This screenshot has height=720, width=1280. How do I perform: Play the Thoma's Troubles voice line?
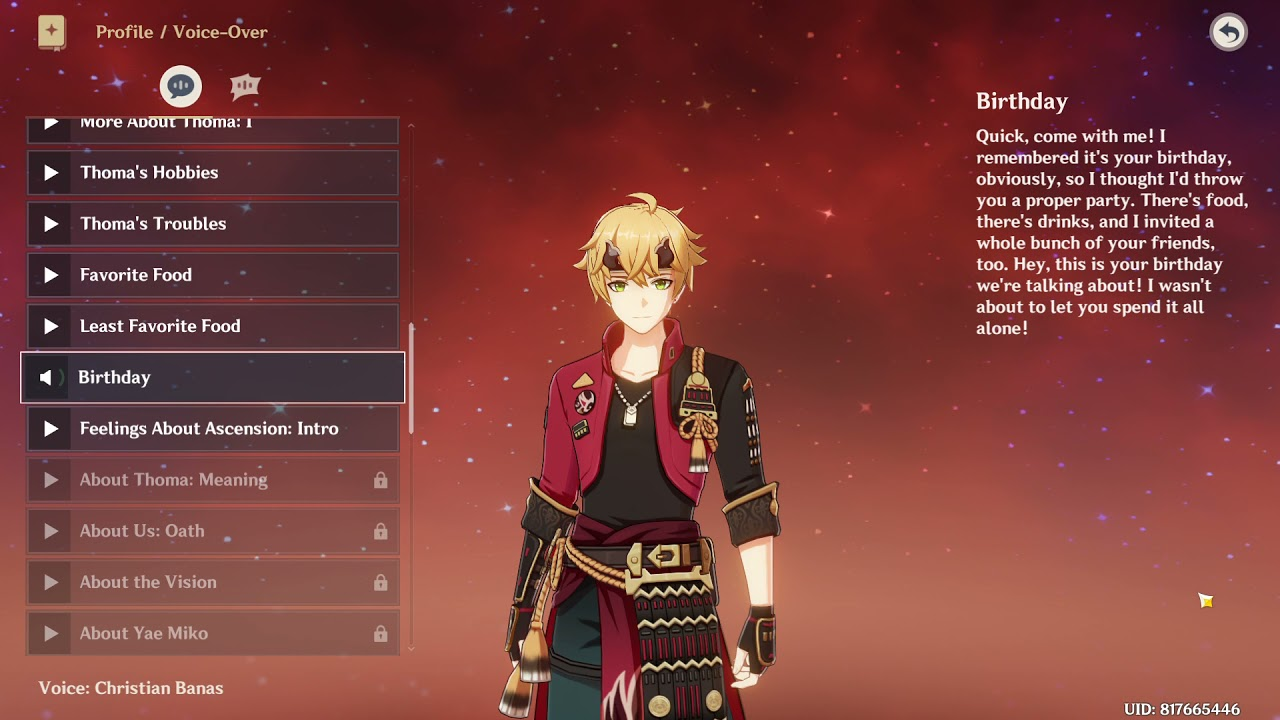pos(212,224)
